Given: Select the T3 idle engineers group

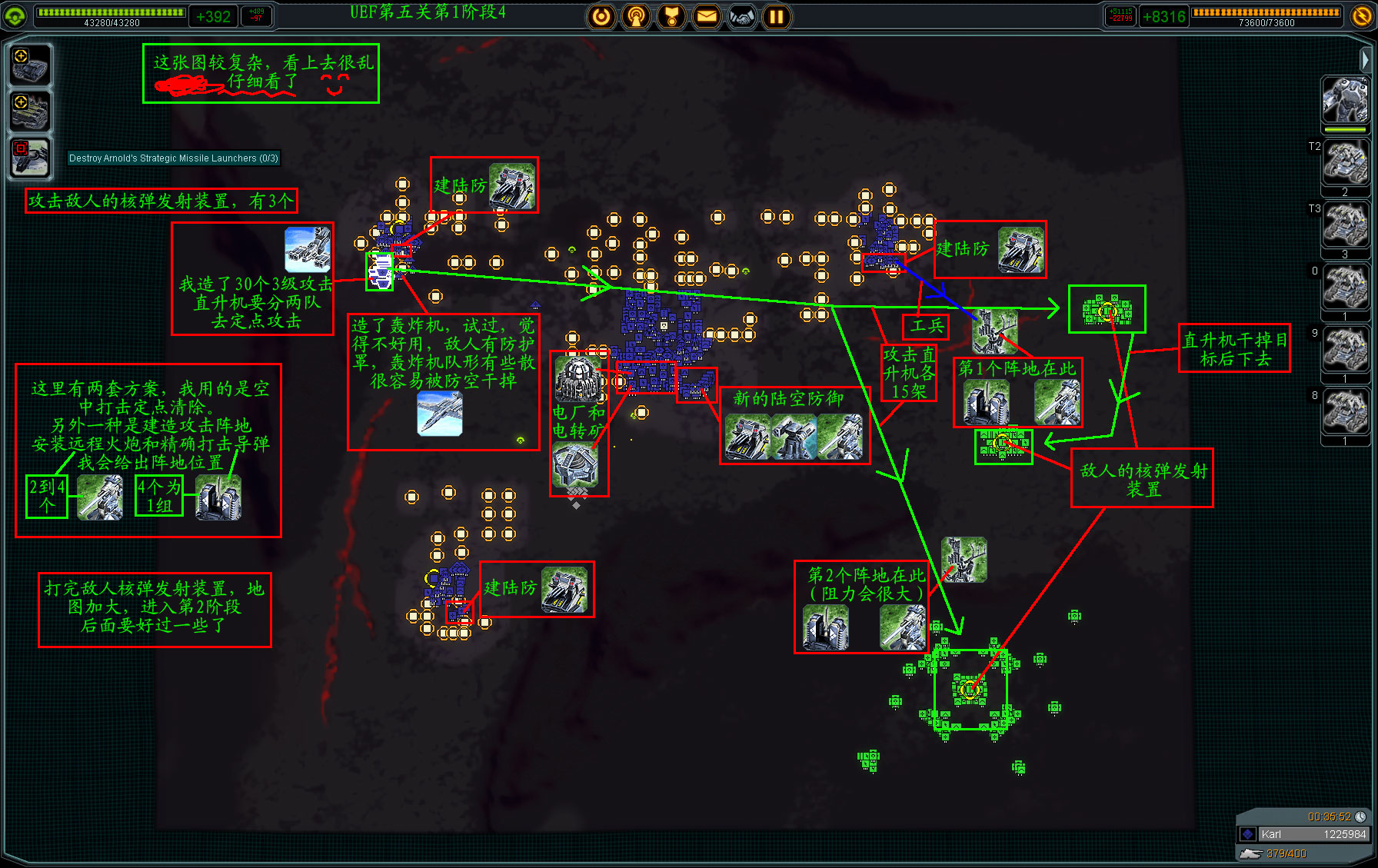Looking at the screenshot, I should 1344,225.
